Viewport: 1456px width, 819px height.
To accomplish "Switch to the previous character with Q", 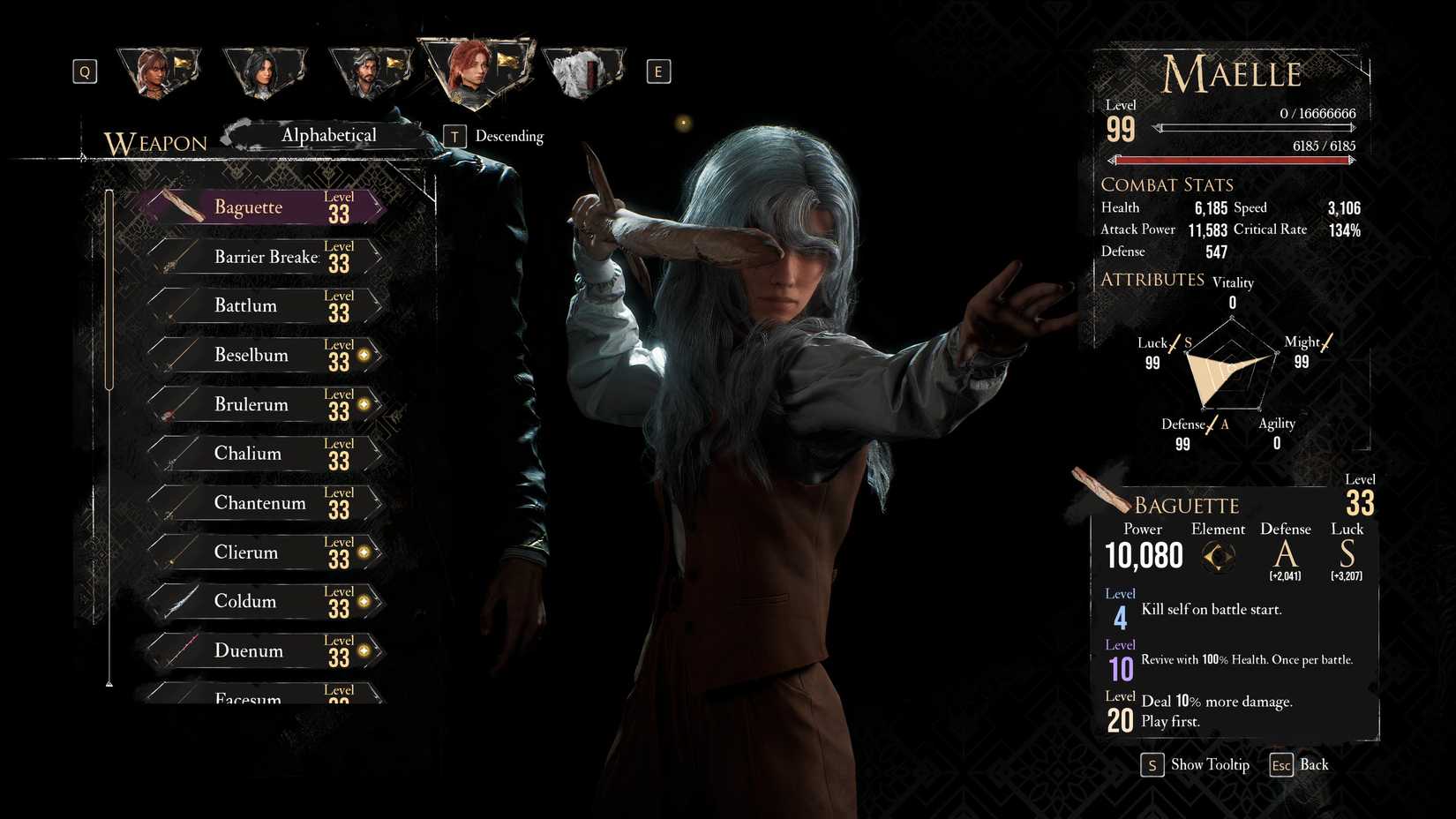I will [85, 71].
